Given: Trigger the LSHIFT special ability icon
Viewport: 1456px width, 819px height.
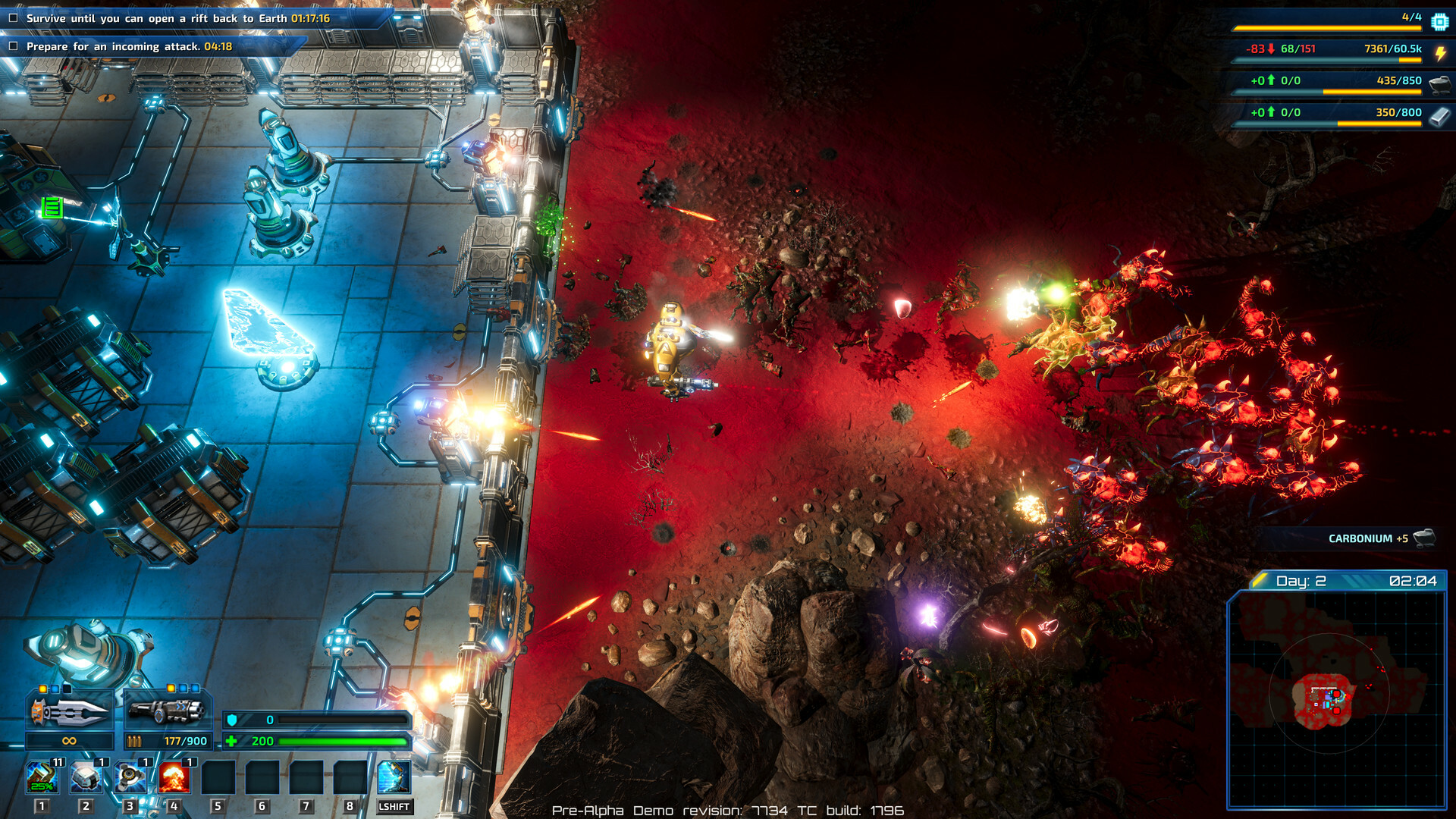Looking at the screenshot, I should tap(396, 775).
